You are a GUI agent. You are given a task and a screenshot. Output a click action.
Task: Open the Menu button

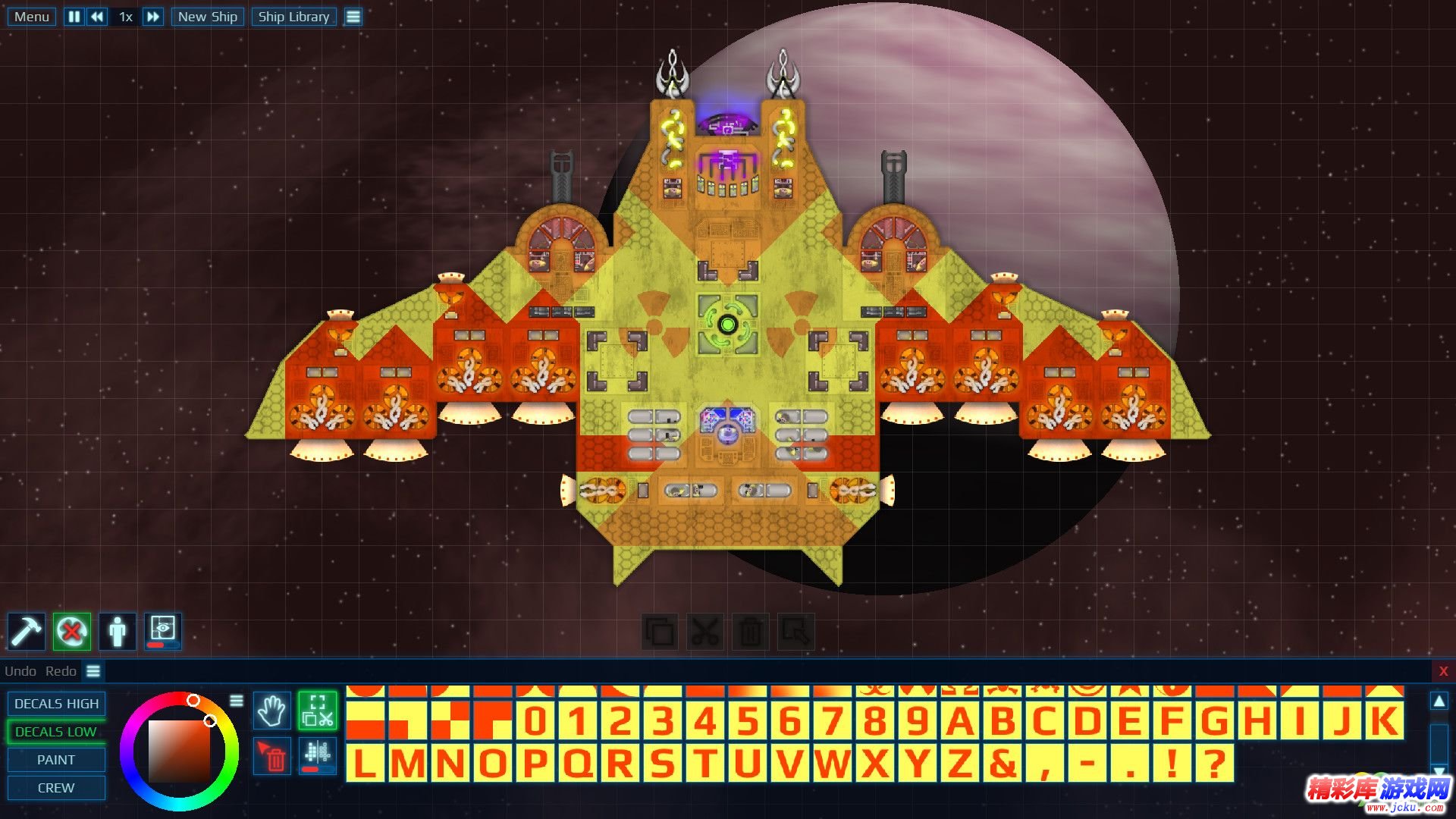31,17
